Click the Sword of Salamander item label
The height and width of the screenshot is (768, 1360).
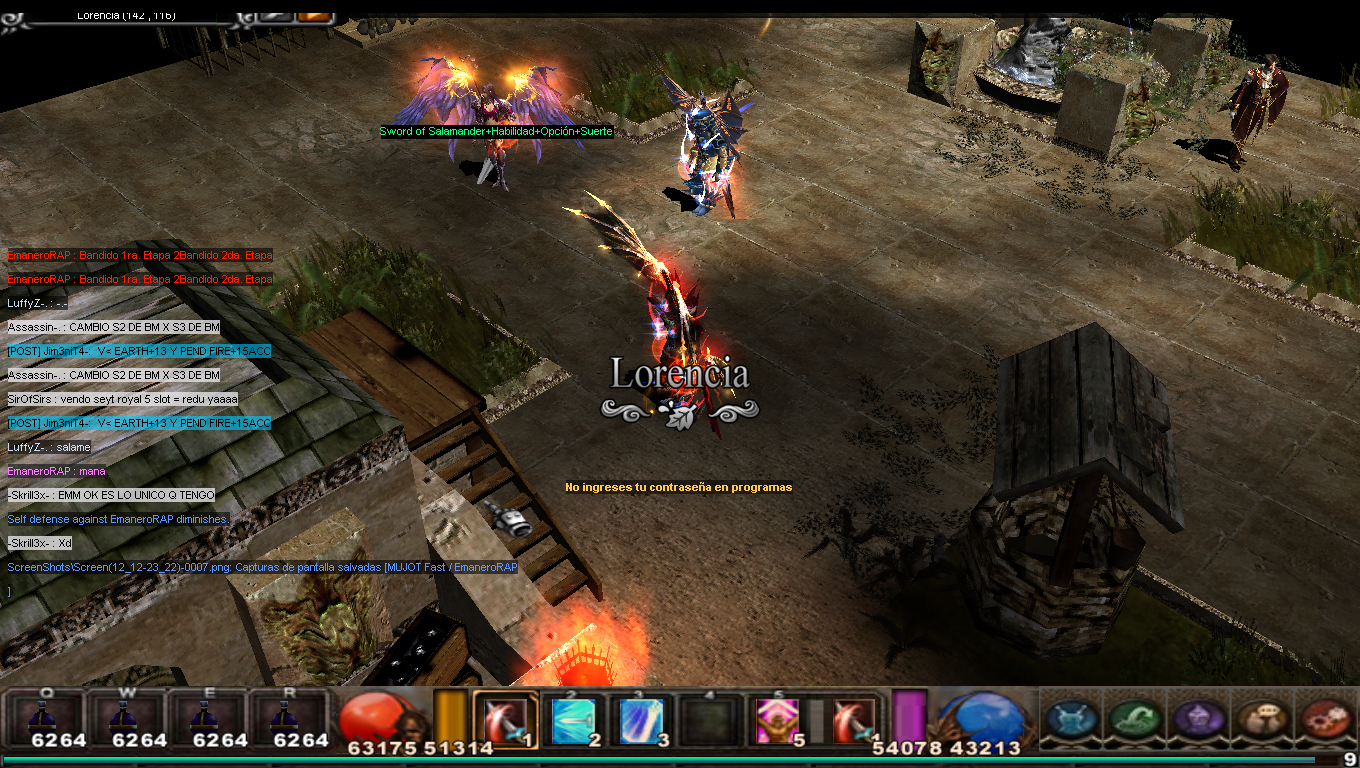pyautogui.click(x=496, y=132)
